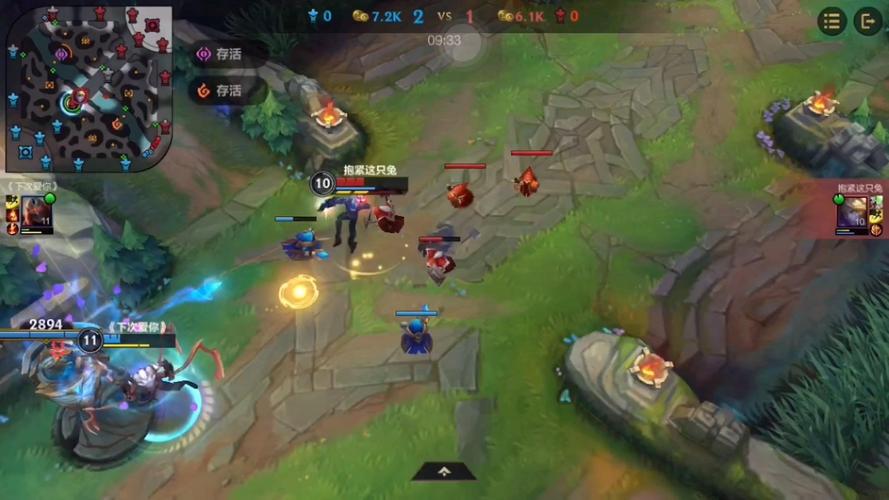Select the red team 抱紧这只兔 portrait card
The image size is (889, 500).
(859, 214)
